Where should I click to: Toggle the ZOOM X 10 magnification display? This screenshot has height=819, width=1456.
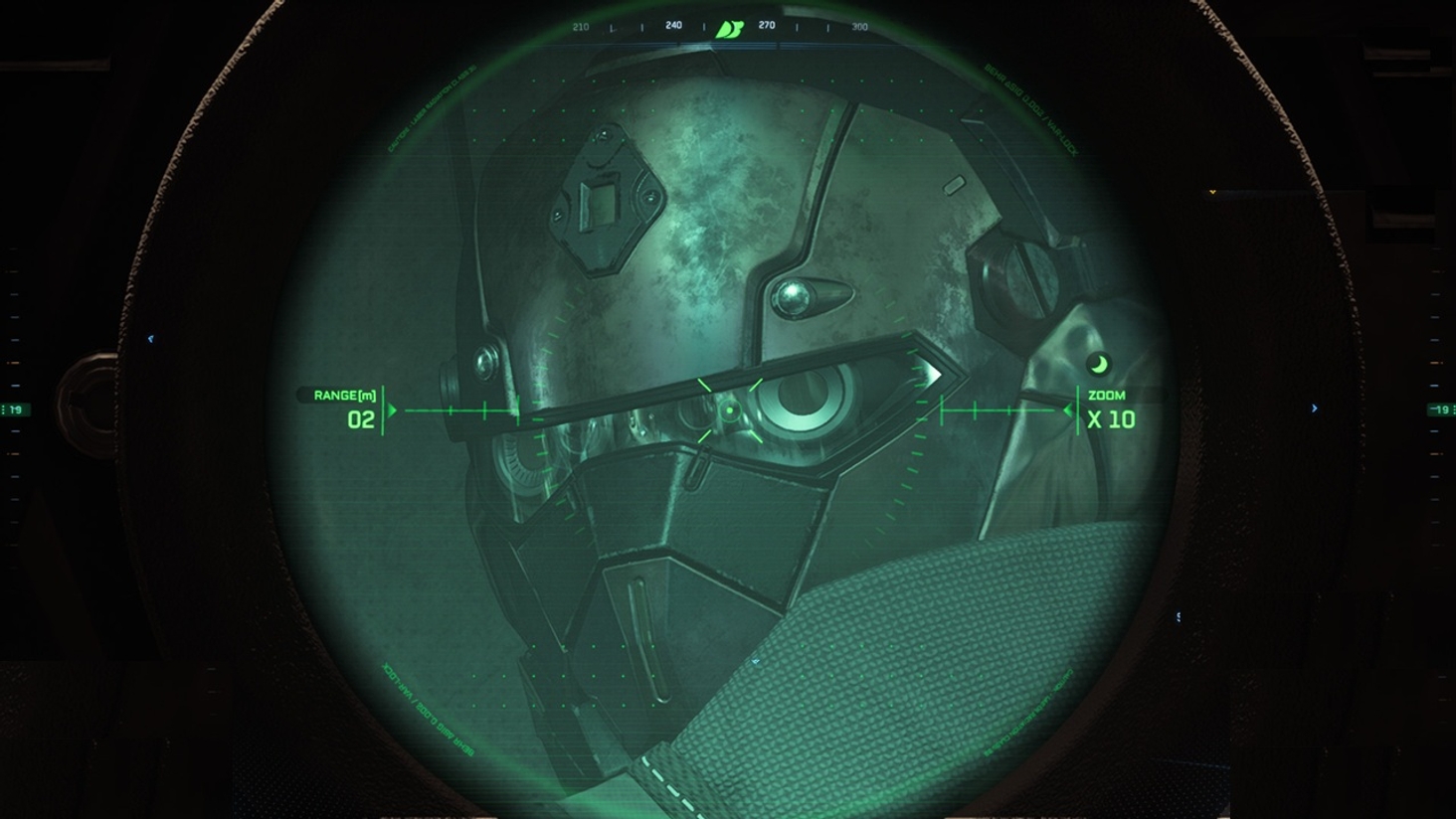click(x=1111, y=408)
